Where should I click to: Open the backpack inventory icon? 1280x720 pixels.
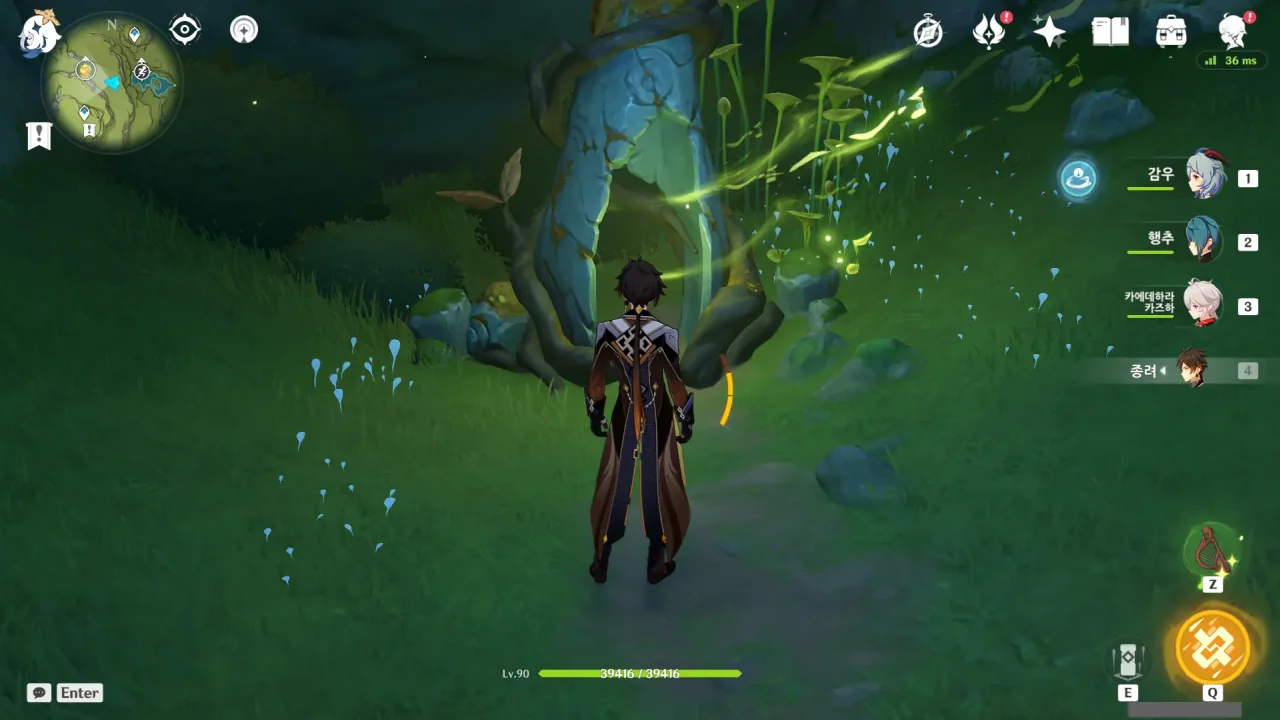click(x=1171, y=32)
